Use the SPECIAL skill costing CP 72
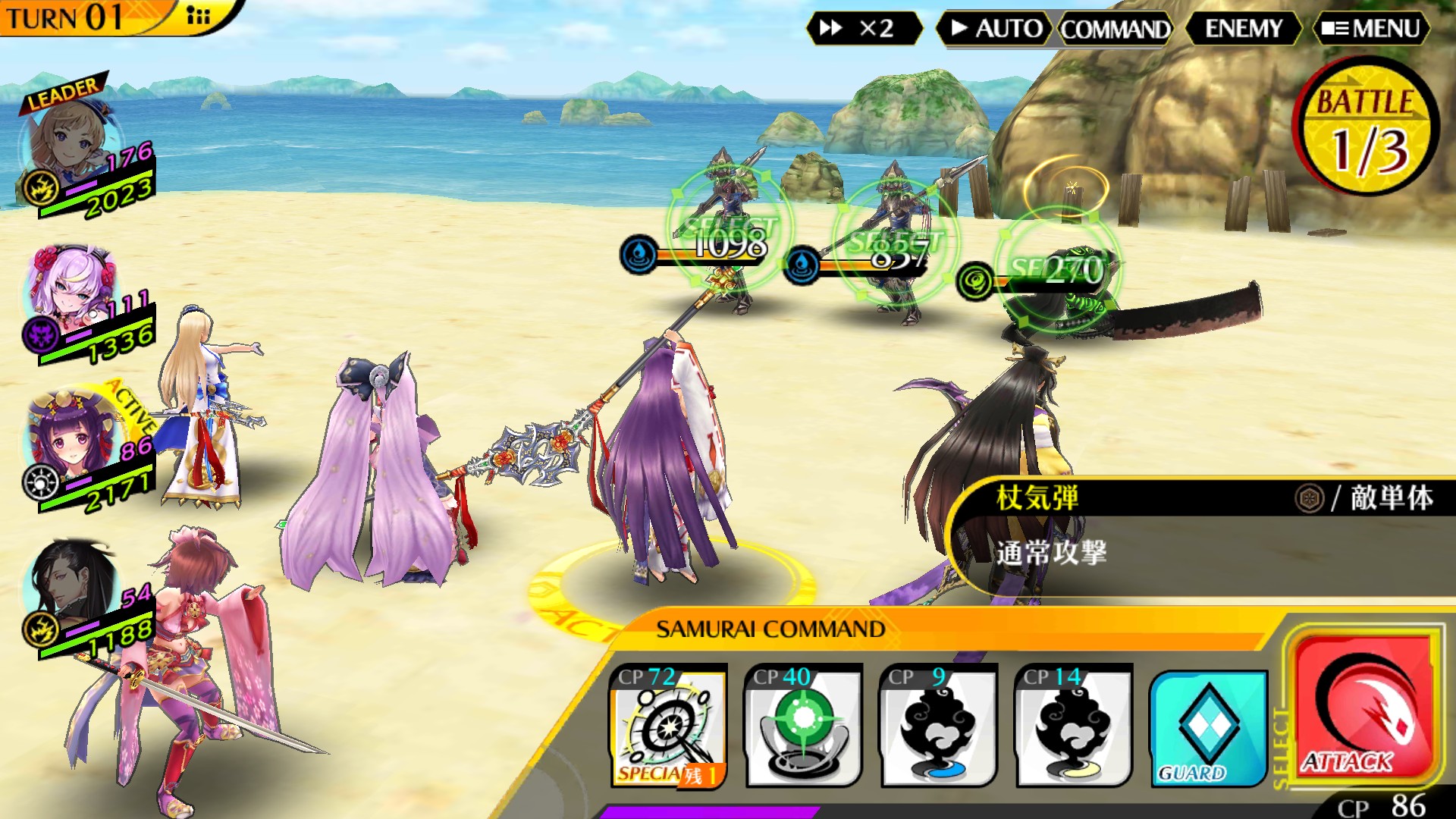Viewport: 1456px width, 819px height. [668, 726]
